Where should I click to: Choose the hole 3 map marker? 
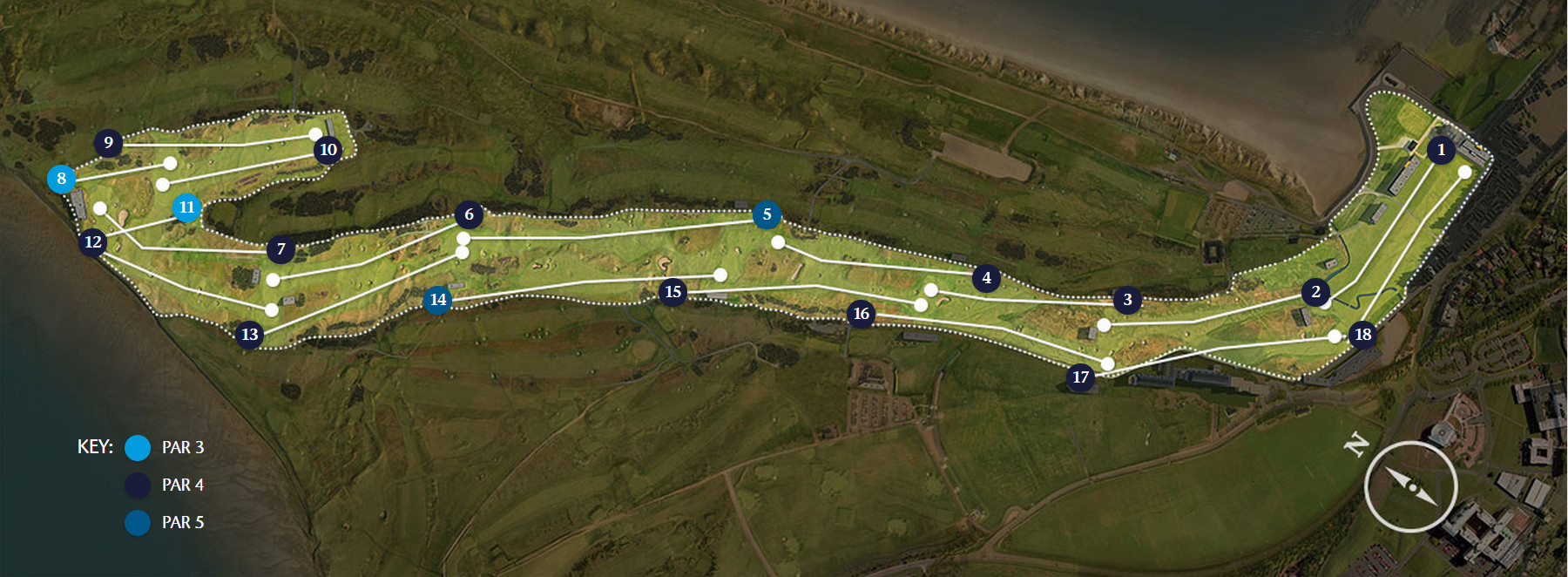[1127, 300]
